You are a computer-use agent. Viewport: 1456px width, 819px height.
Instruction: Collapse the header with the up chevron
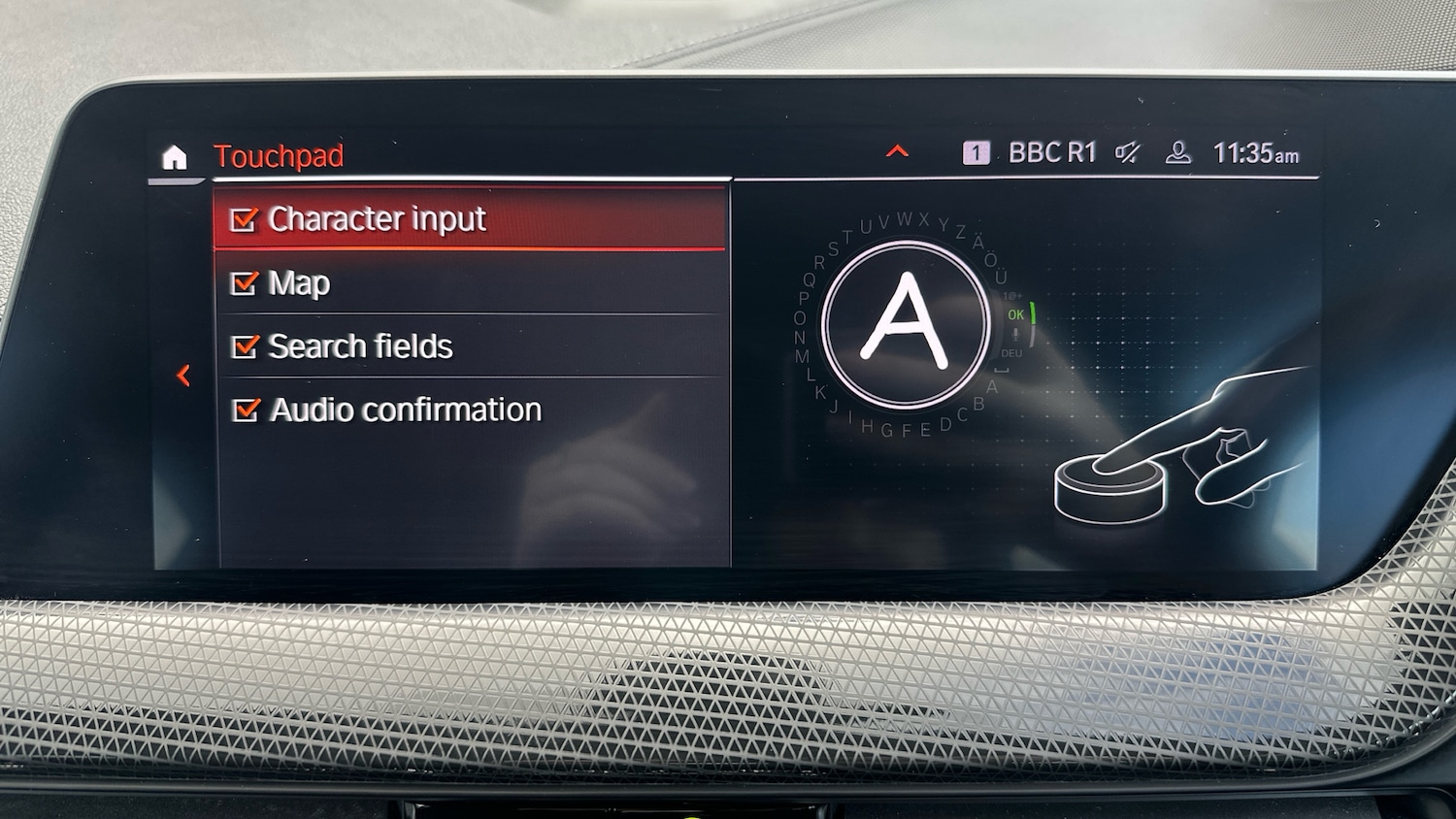tap(898, 151)
